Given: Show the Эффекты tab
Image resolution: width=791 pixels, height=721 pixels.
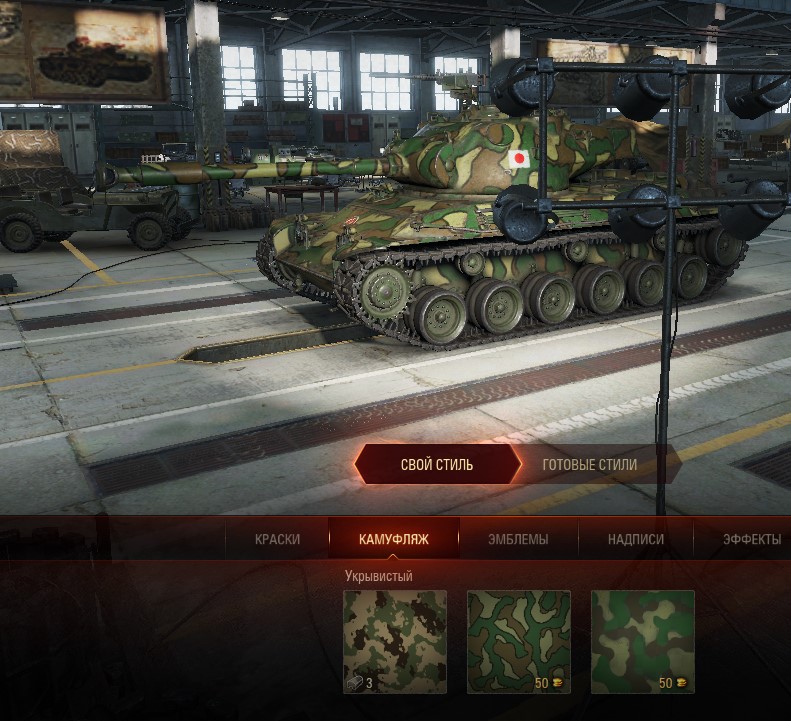Looking at the screenshot, I should click(751, 539).
